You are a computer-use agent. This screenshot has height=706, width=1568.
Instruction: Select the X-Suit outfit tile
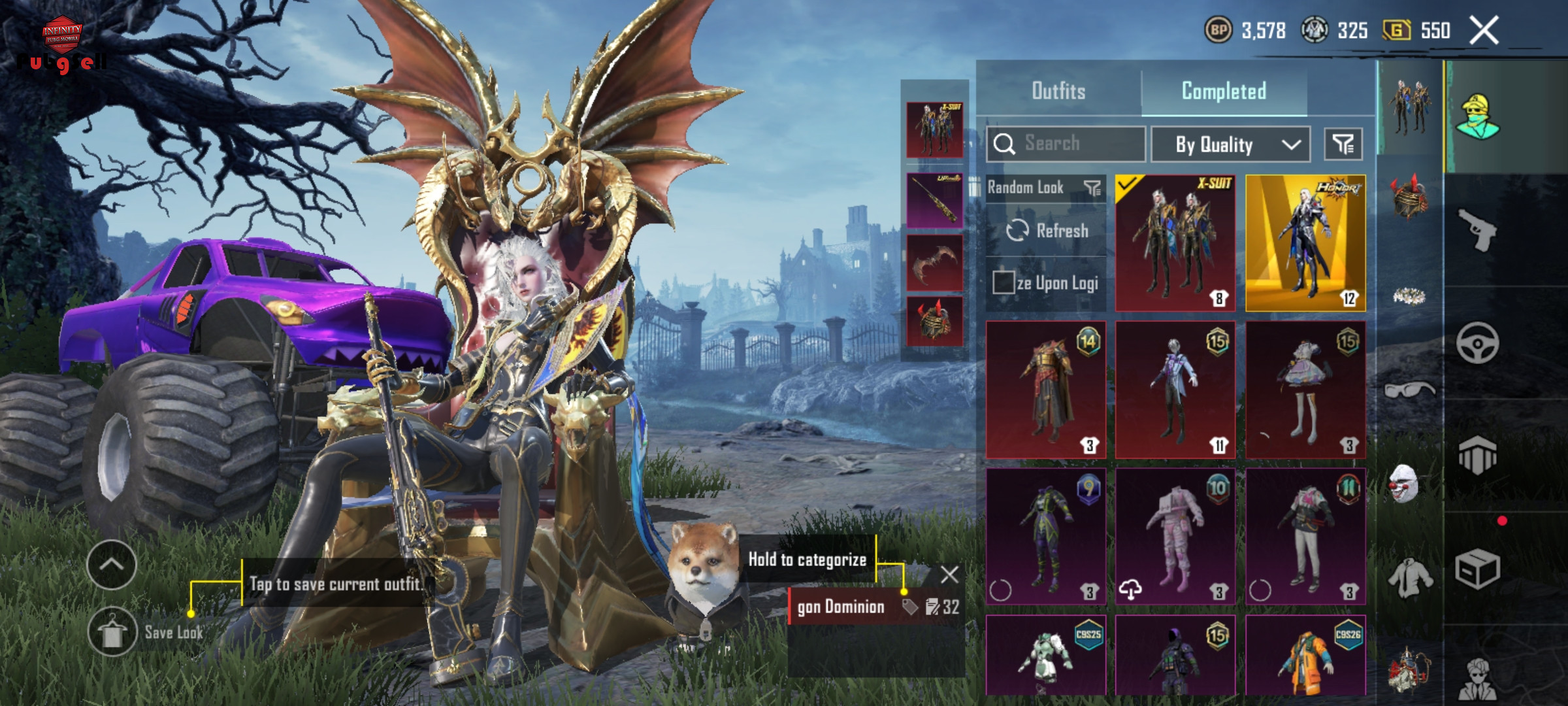(x=1175, y=243)
